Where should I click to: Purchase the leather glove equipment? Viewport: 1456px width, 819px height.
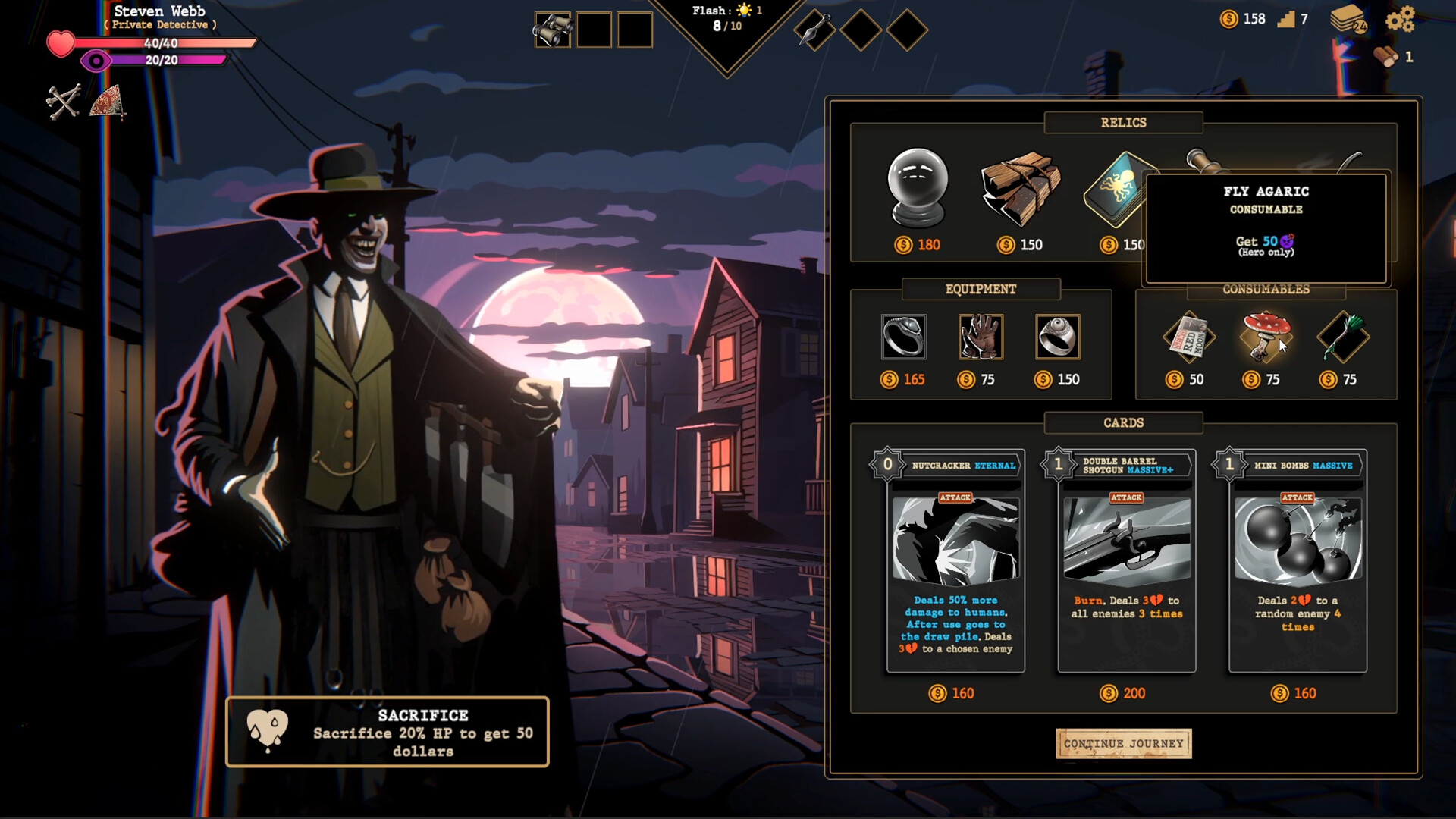pos(981,337)
